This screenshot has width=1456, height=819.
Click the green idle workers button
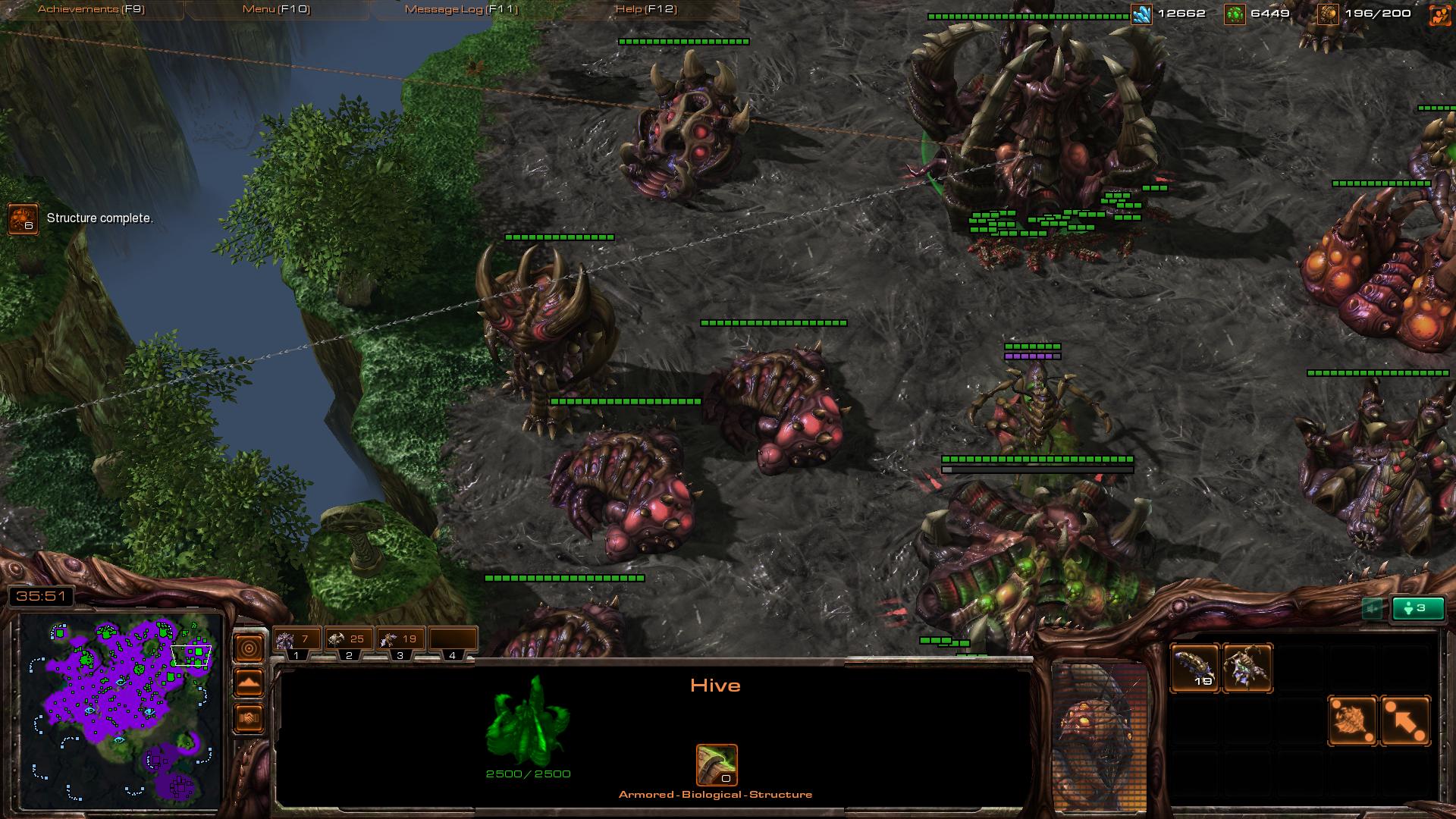click(x=1418, y=608)
